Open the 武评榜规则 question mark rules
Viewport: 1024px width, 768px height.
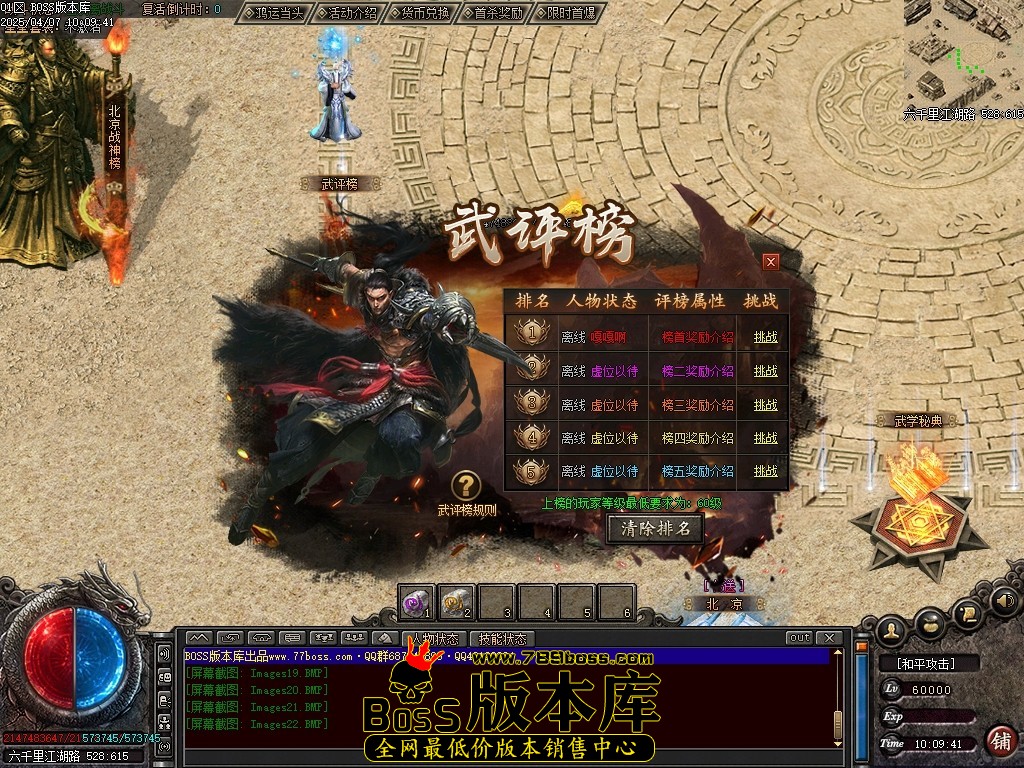pyautogui.click(x=466, y=487)
